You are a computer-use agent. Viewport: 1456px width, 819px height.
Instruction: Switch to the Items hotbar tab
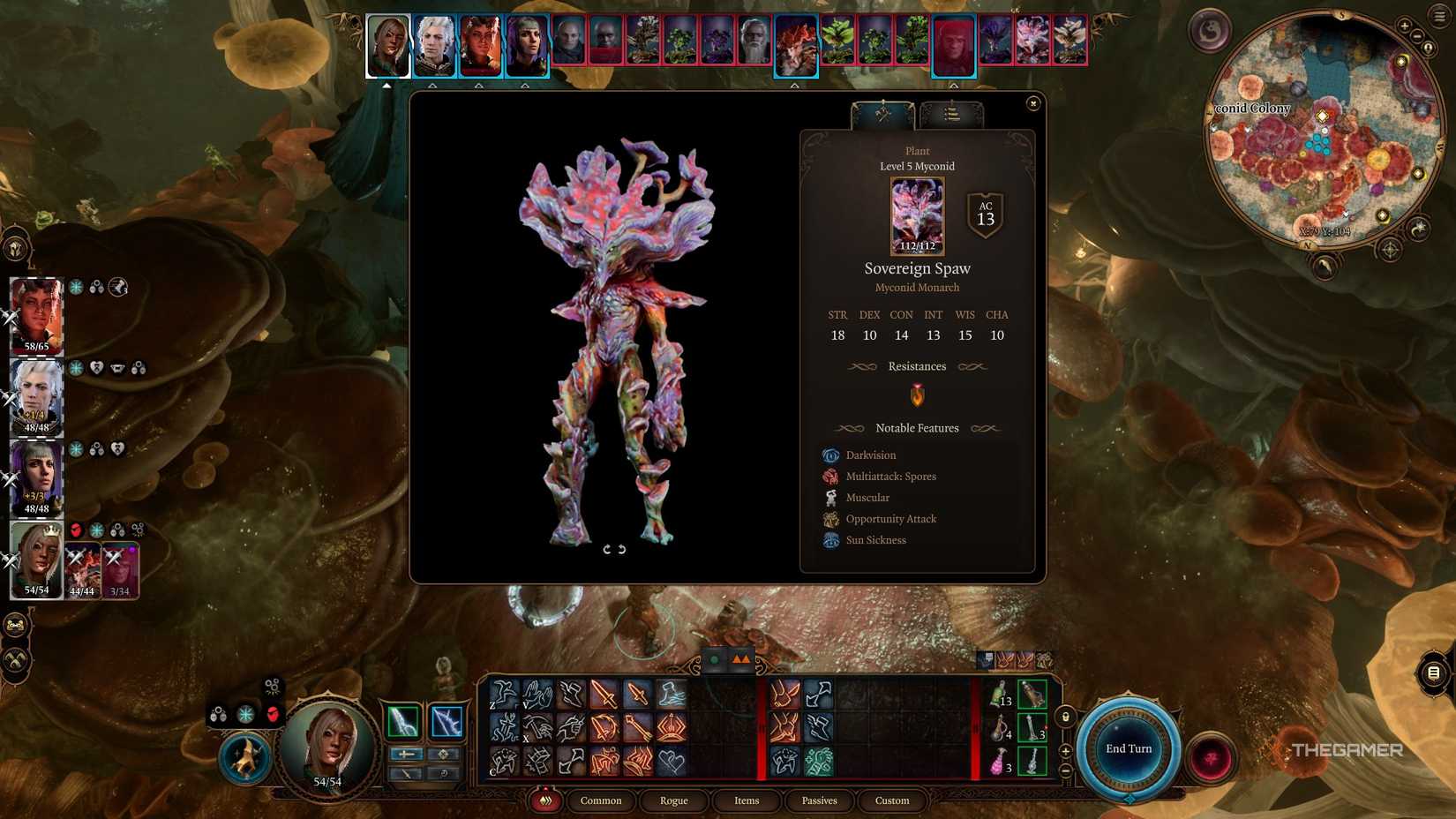tap(746, 800)
